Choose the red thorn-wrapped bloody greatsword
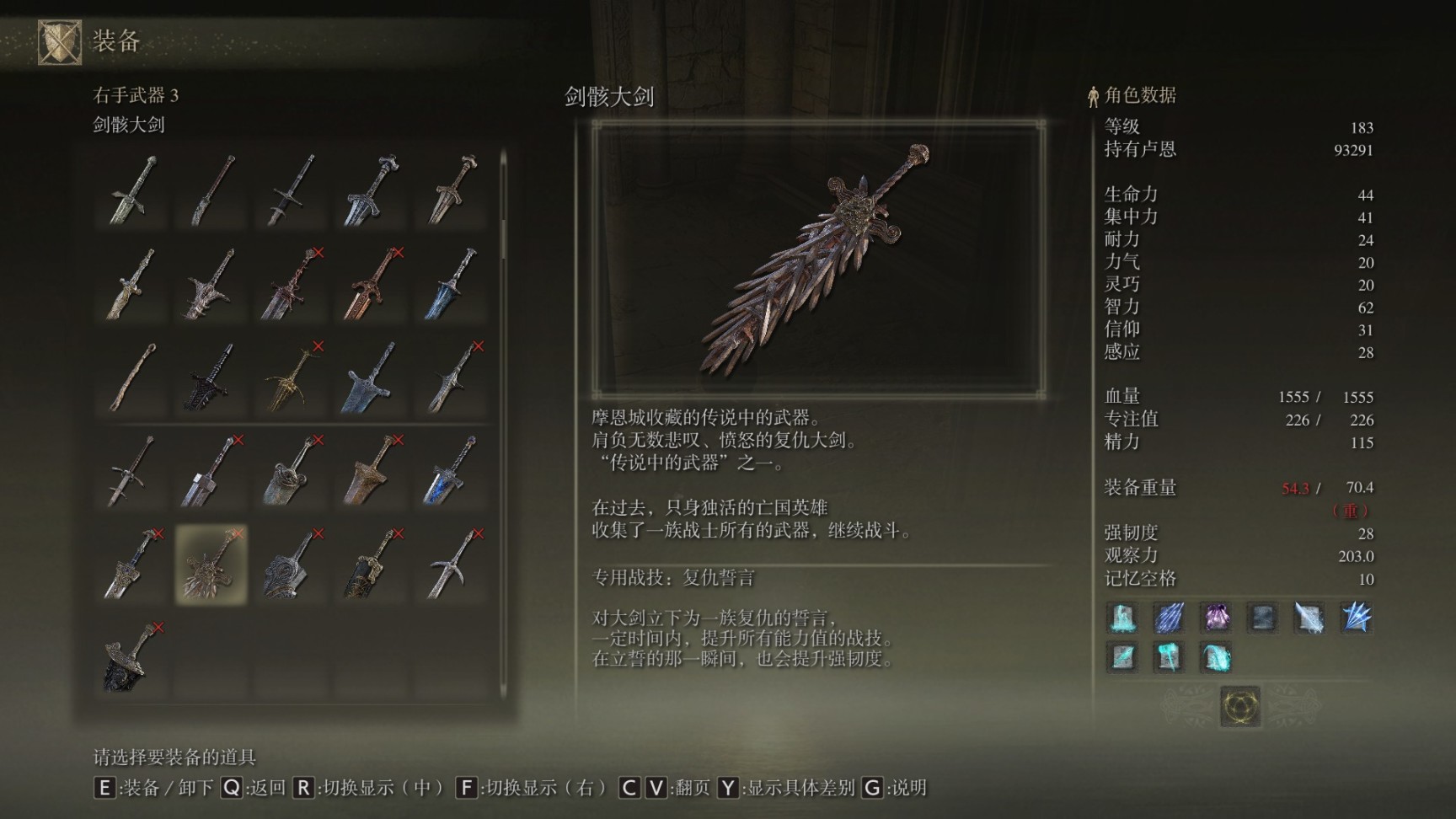 click(292, 284)
